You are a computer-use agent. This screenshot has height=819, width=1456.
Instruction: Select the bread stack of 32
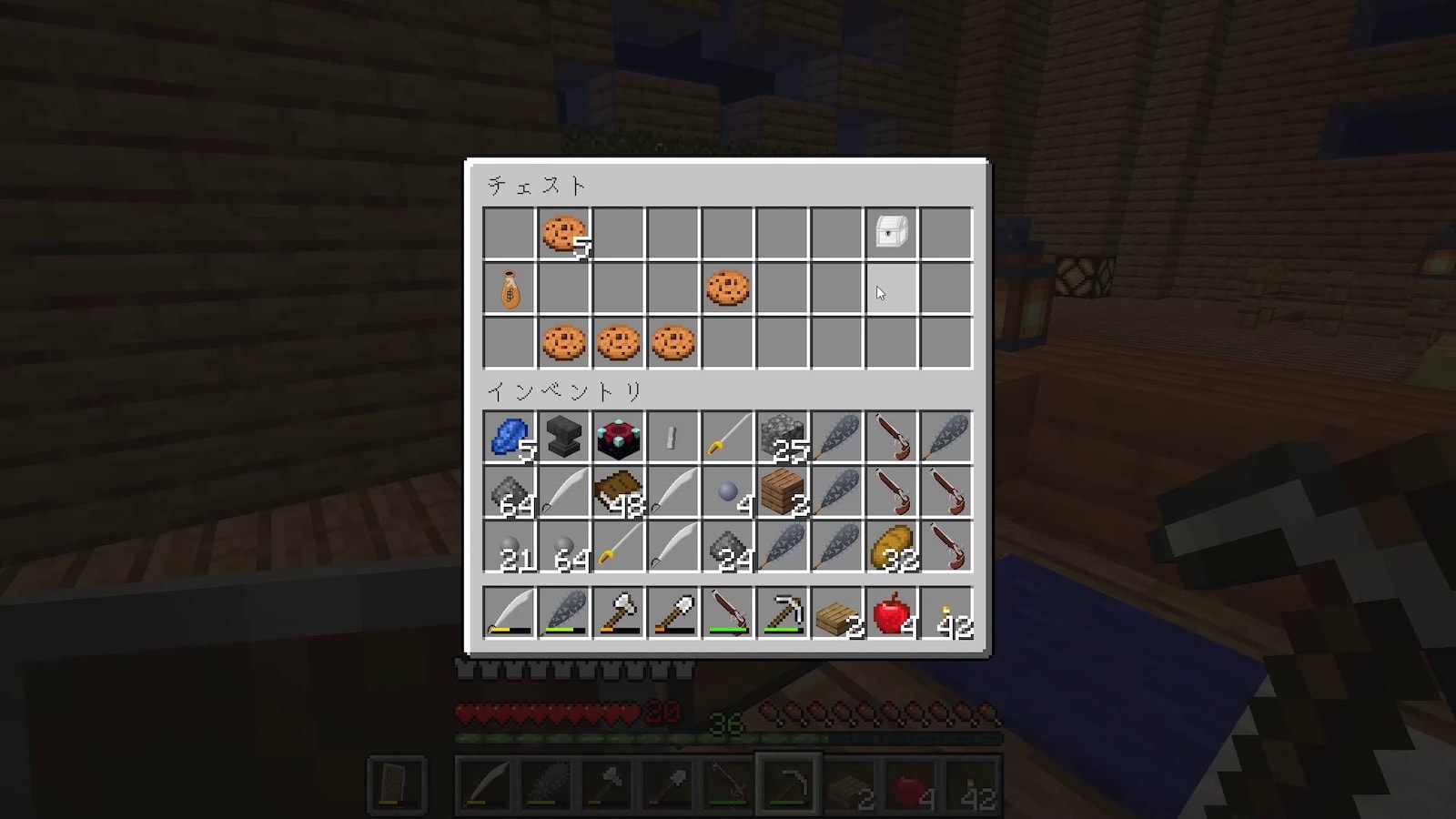pyautogui.click(x=891, y=547)
